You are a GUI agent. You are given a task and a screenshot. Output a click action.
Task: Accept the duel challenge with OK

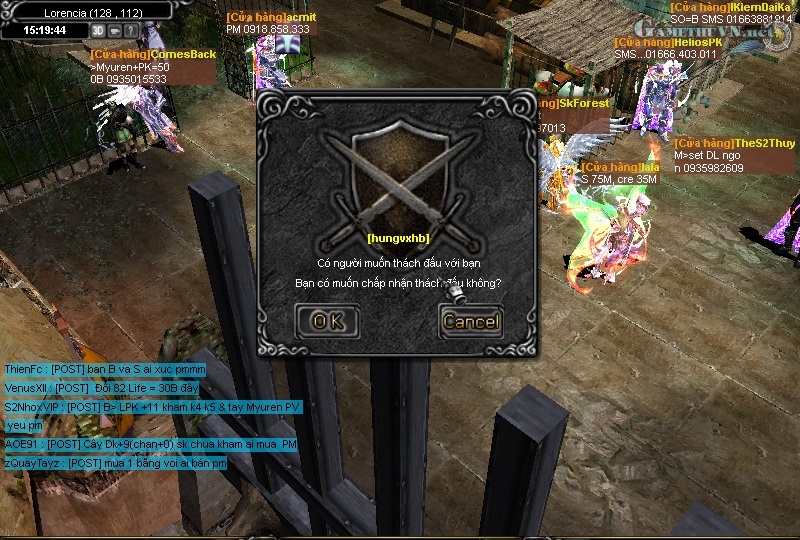[327, 321]
